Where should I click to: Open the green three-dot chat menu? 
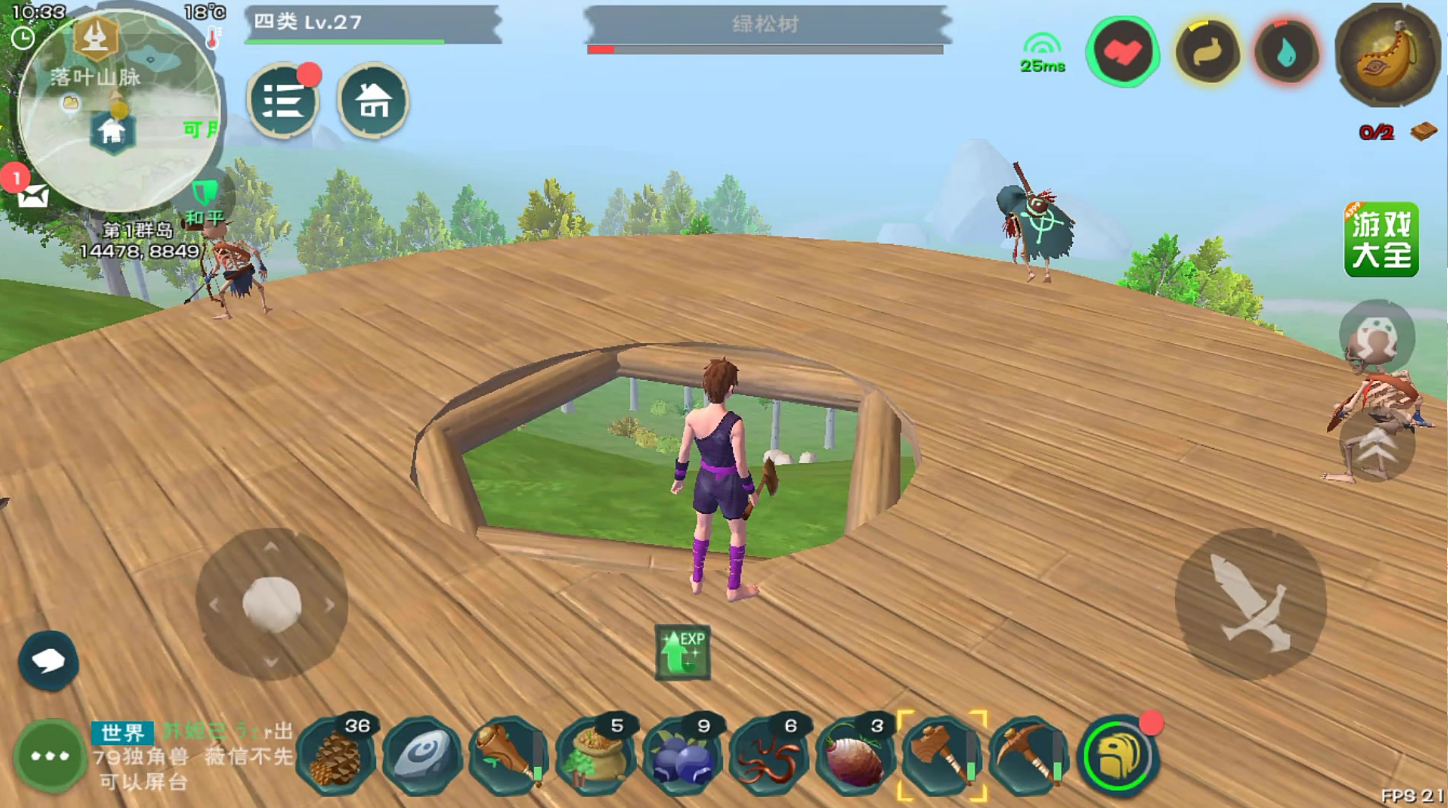tap(50, 756)
